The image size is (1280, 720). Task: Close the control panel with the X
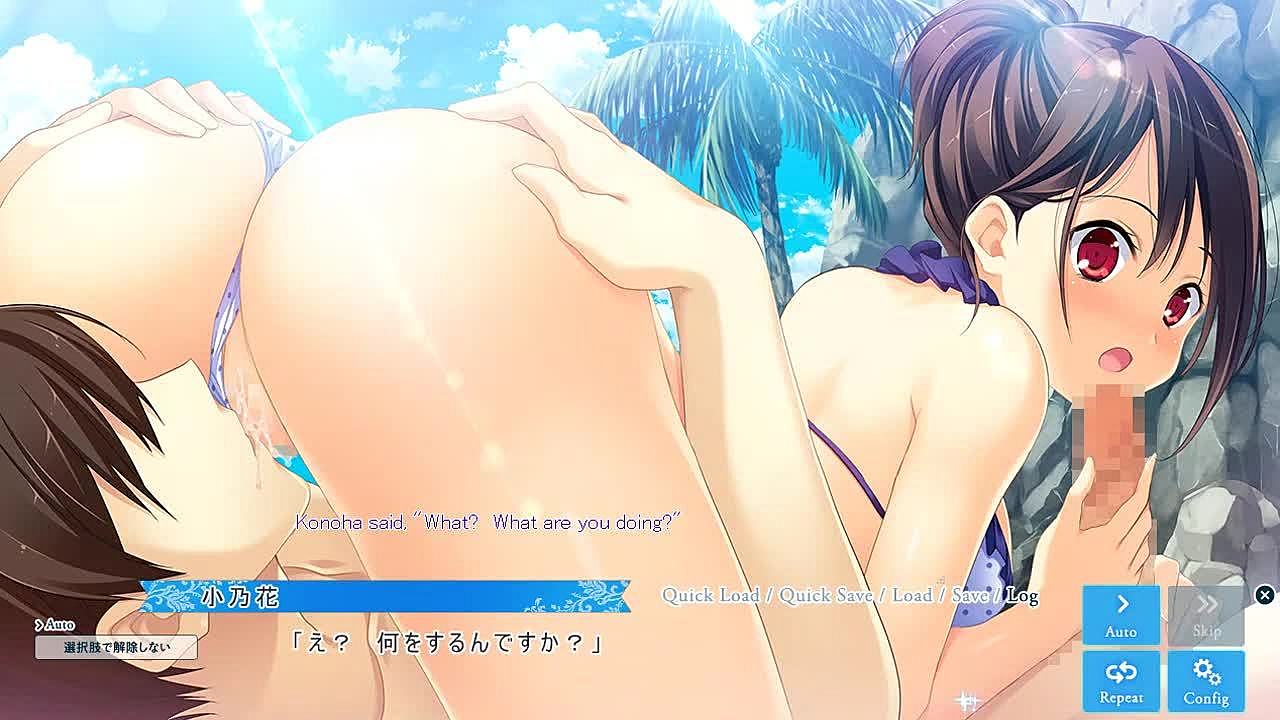click(1264, 595)
